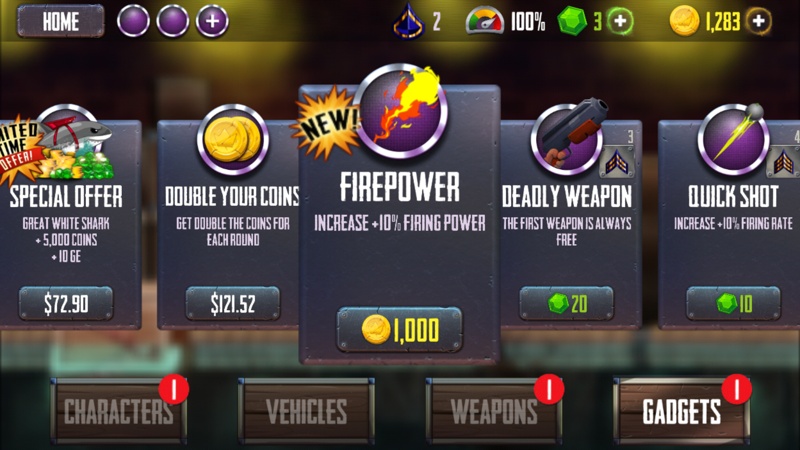Buy Quick Shot for 10 gems
Viewport: 800px width, 450px height.
(x=733, y=303)
